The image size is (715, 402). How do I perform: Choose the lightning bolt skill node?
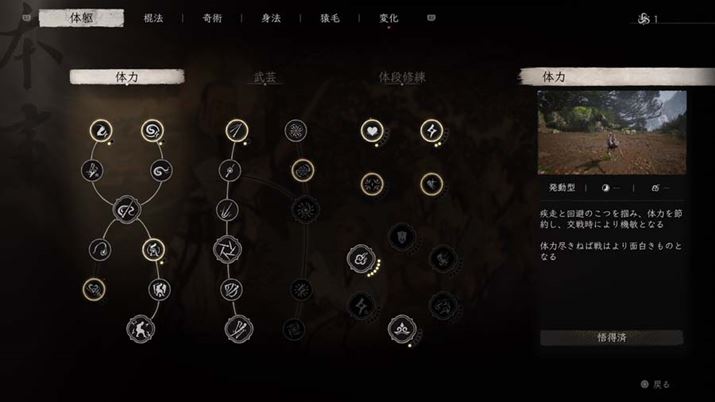pos(431,130)
